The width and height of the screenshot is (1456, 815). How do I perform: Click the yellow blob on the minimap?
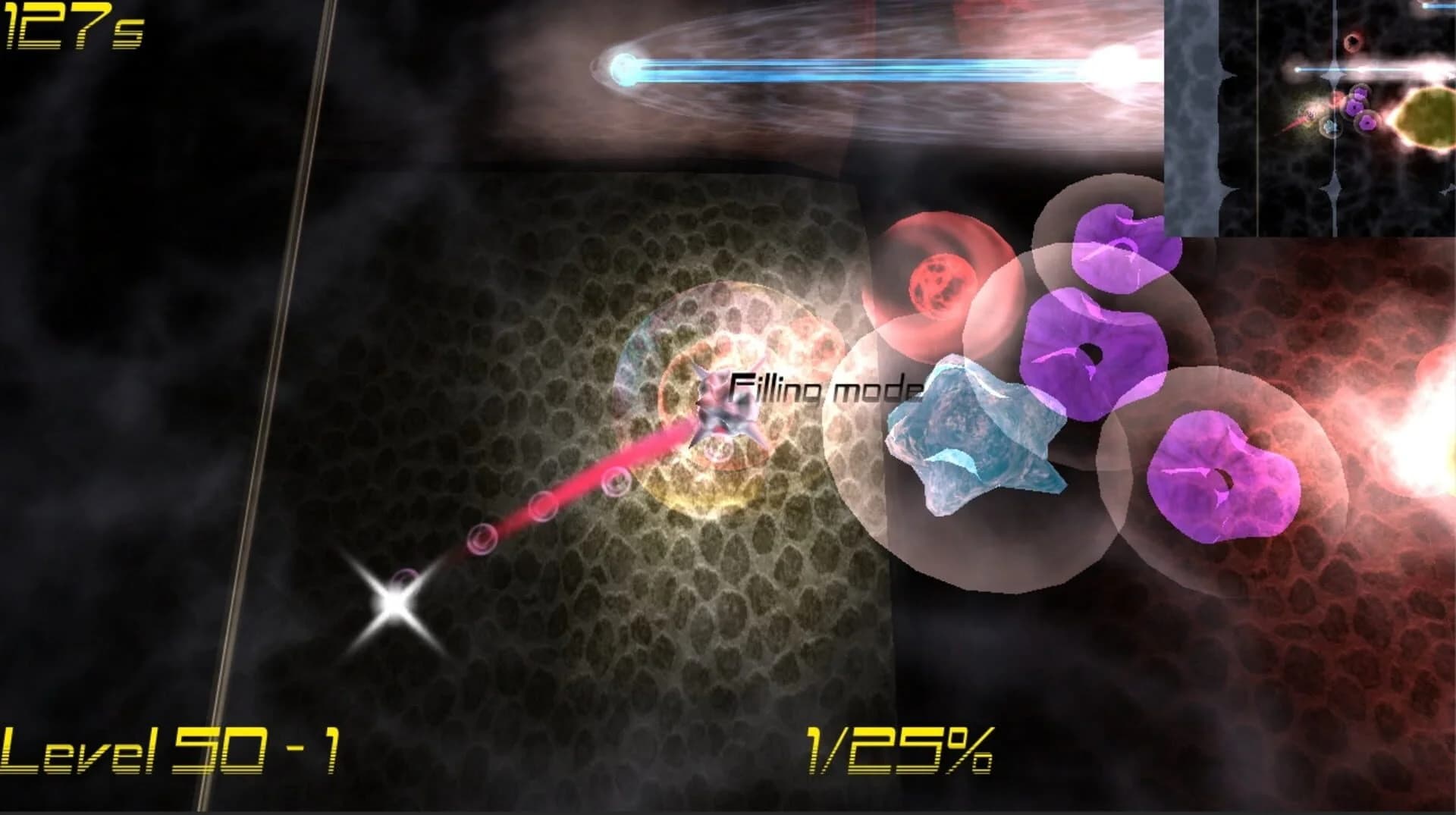pyautogui.click(x=1430, y=116)
